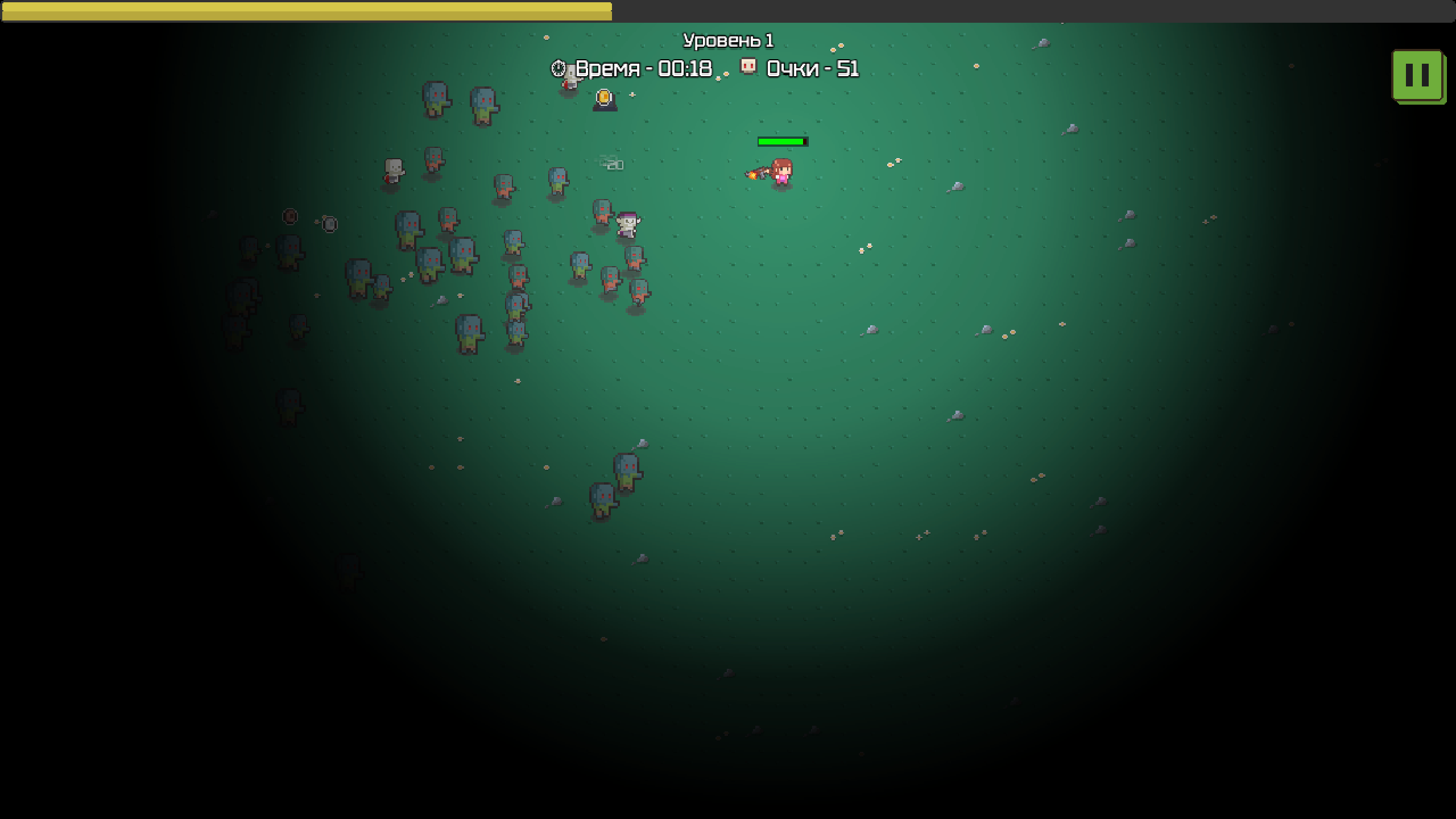This screenshot has width=1456, height=819.
Task: Click the Время - 00:18 timer text
Action: tap(642, 69)
